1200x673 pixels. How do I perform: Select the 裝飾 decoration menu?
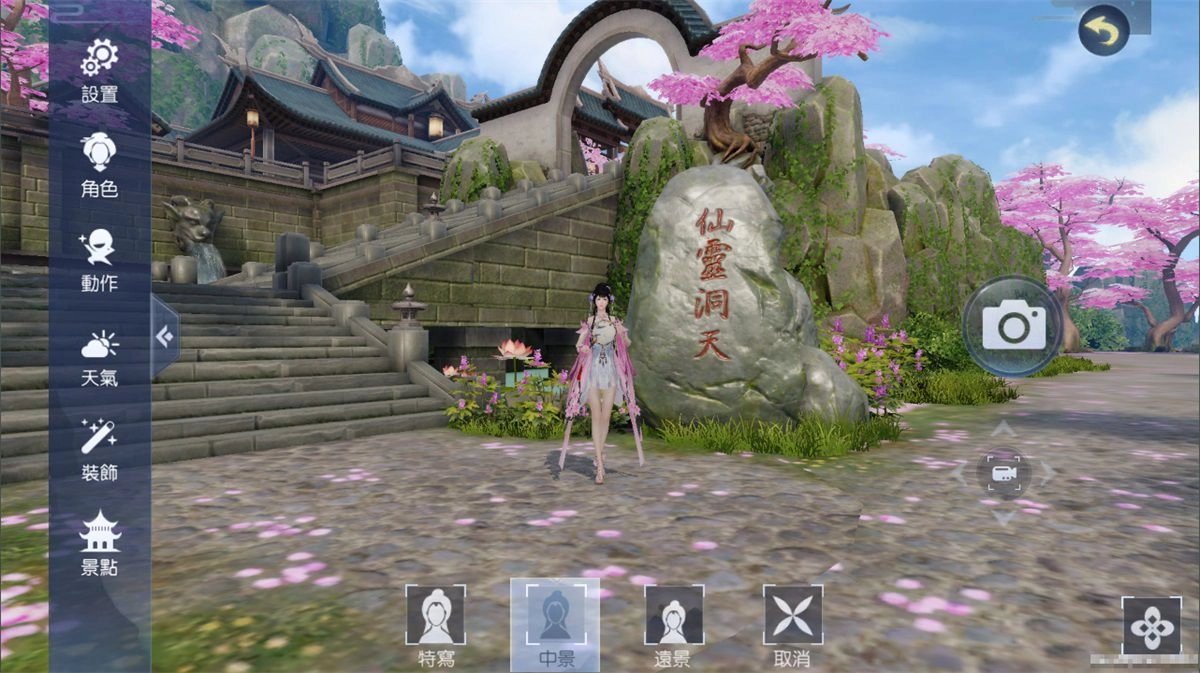click(99, 448)
